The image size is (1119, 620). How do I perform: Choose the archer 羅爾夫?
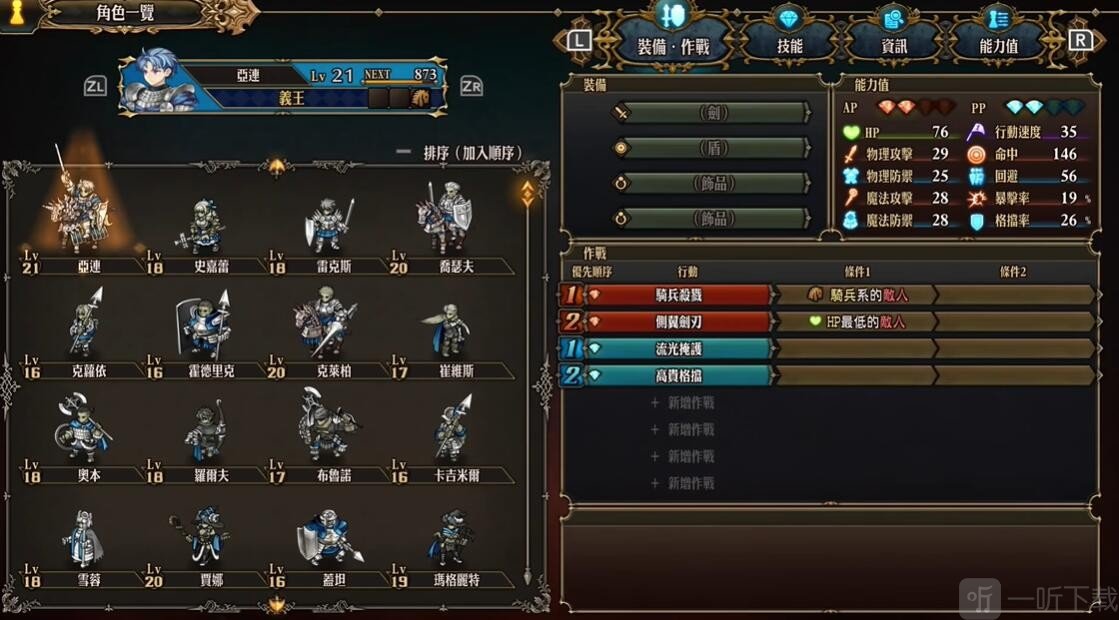(204, 441)
